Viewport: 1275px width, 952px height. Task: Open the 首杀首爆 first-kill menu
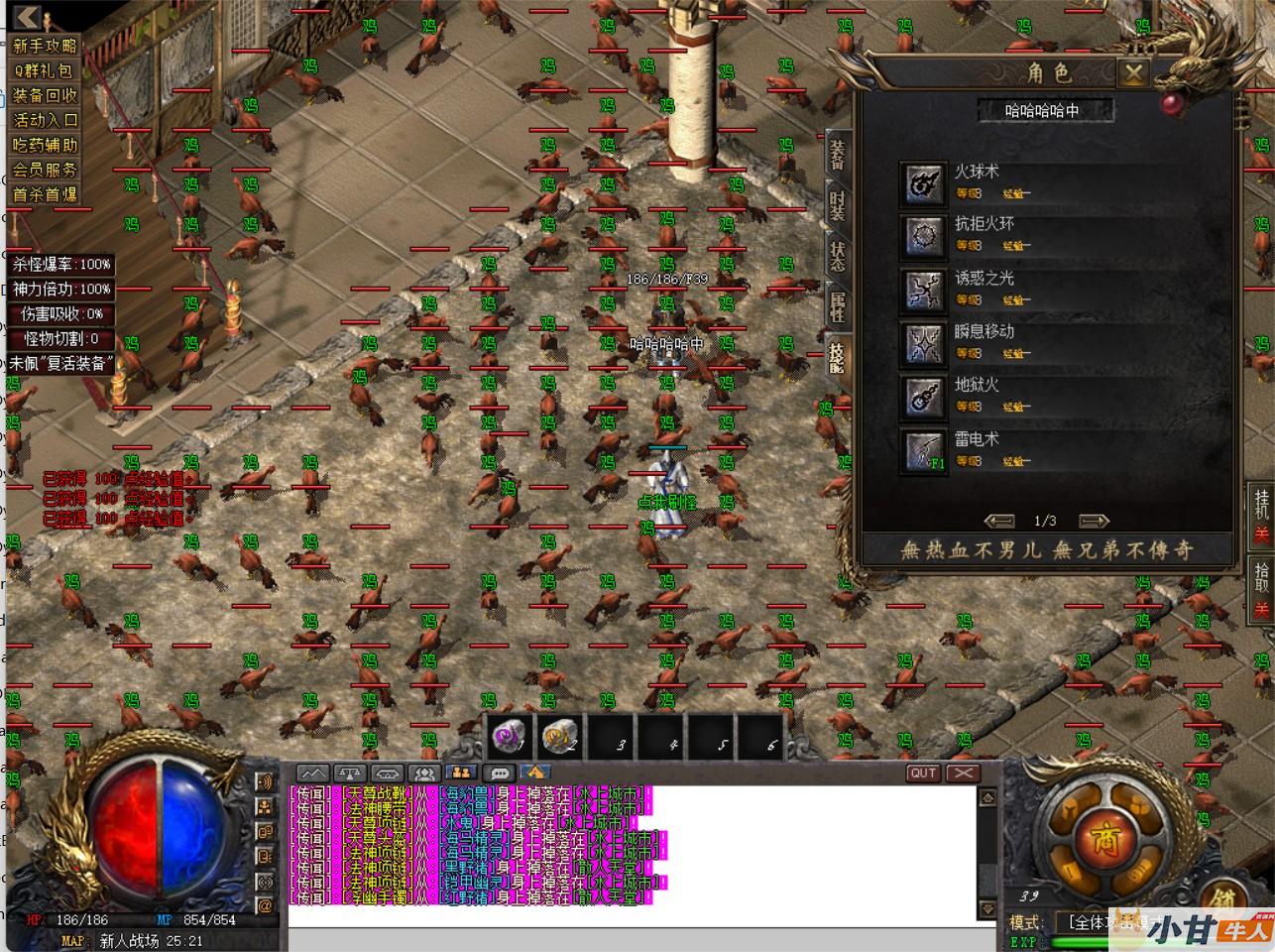[x=45, y=194]
